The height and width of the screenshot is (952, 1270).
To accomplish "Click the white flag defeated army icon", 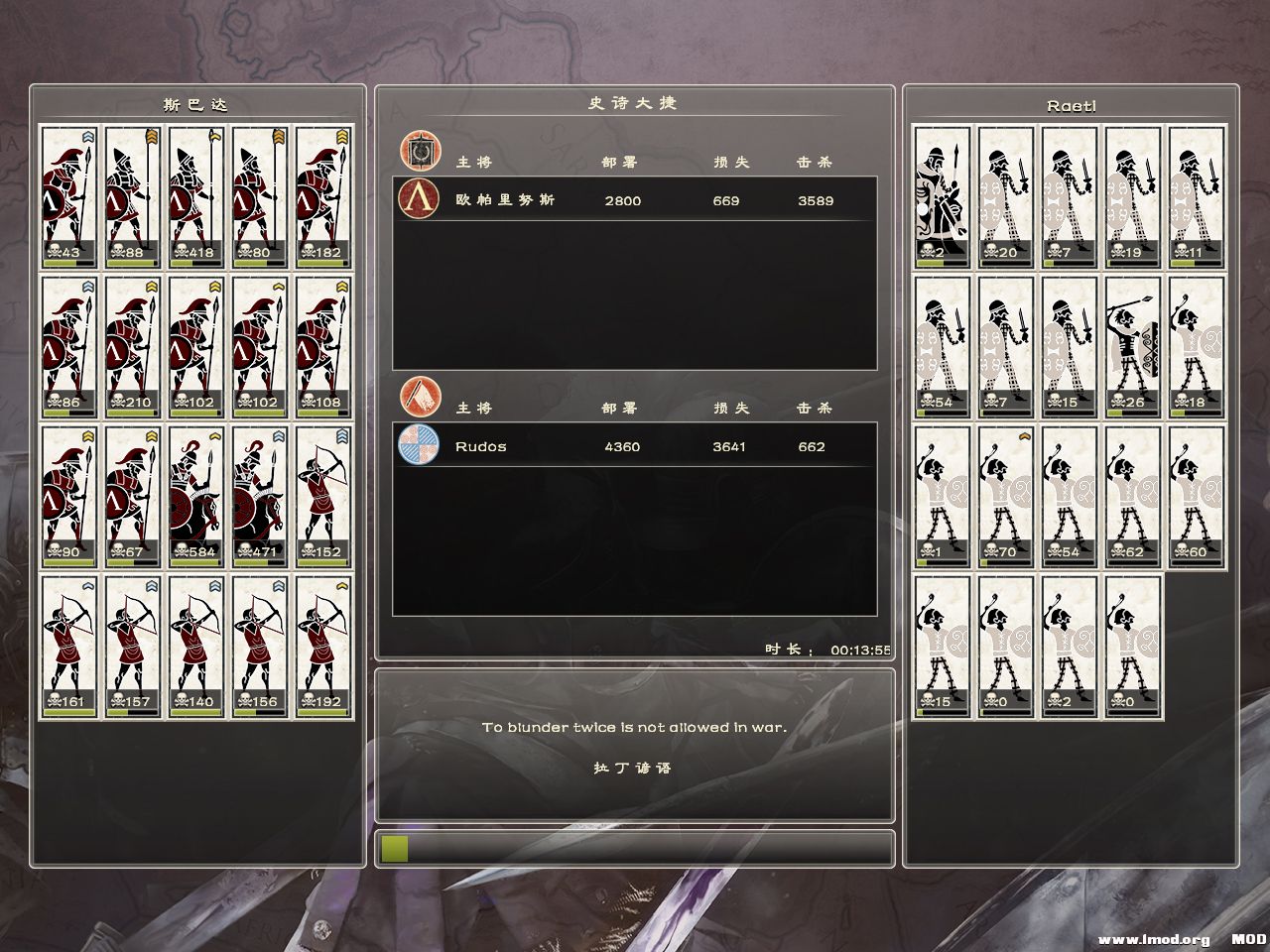I will 419,396.
